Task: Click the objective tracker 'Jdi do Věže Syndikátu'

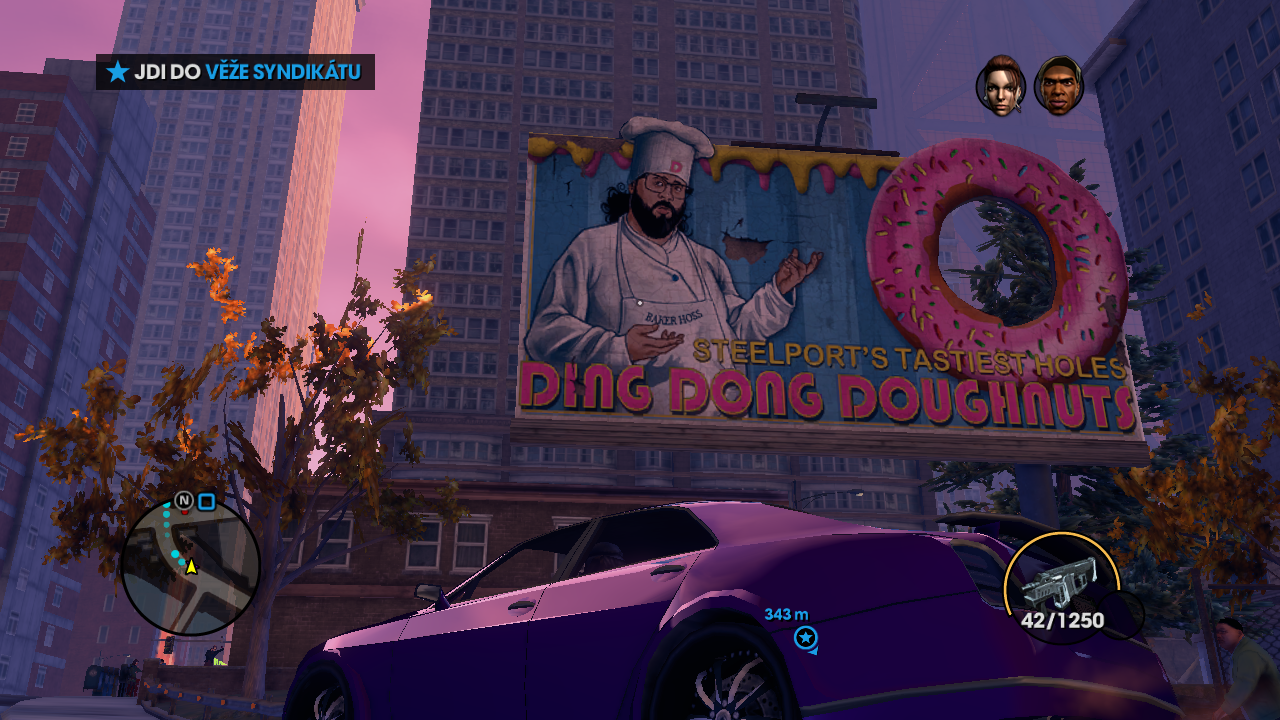Action: click(236, 72)
